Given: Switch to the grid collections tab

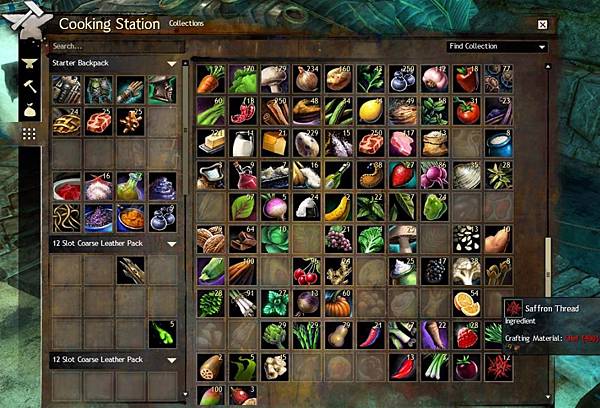Looking at the screenshot, I should coord(29,133).
